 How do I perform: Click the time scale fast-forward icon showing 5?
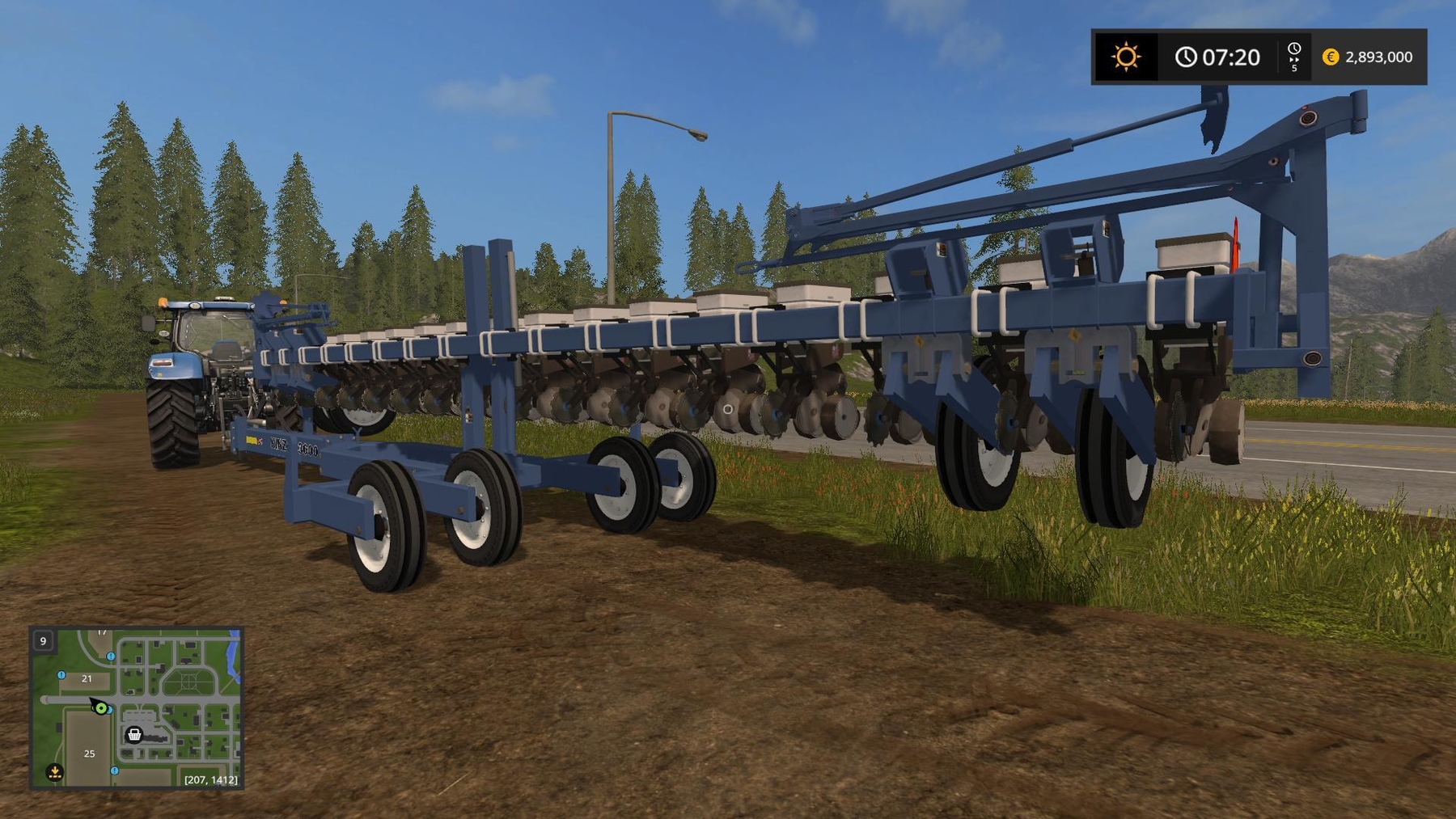(x=1294, y=57)
